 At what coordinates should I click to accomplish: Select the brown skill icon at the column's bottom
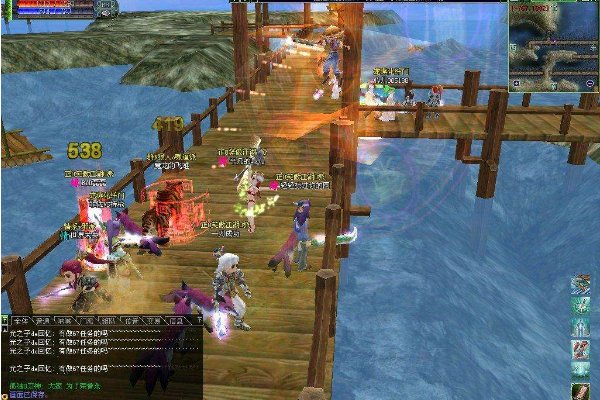pyautogui.click(x=580, y=388)
